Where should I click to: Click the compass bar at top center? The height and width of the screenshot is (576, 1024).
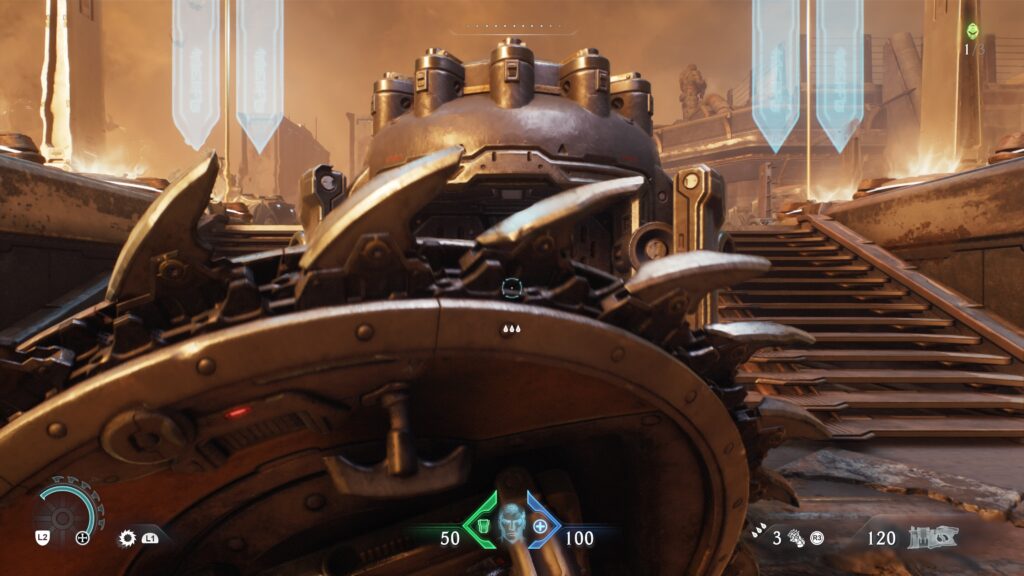pos(511,27)
